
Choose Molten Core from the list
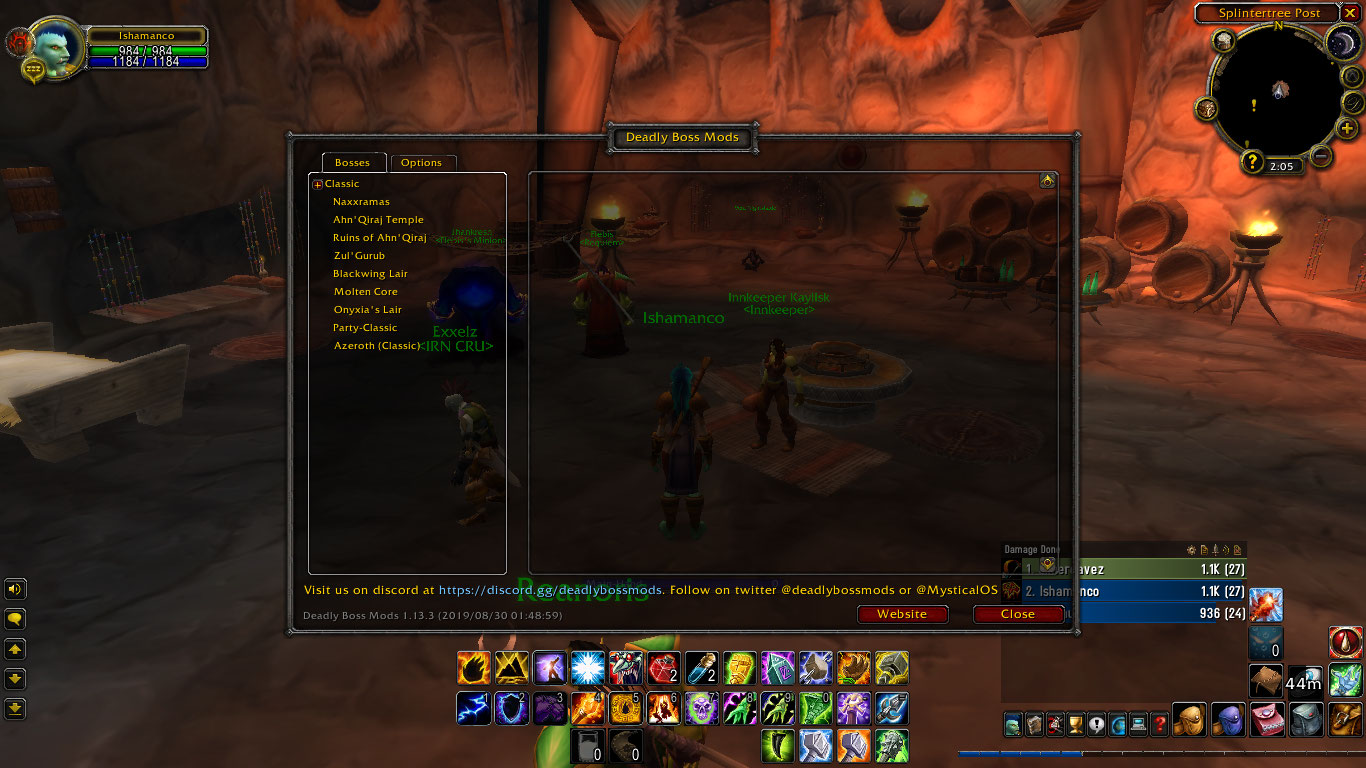tap(366, 292)
